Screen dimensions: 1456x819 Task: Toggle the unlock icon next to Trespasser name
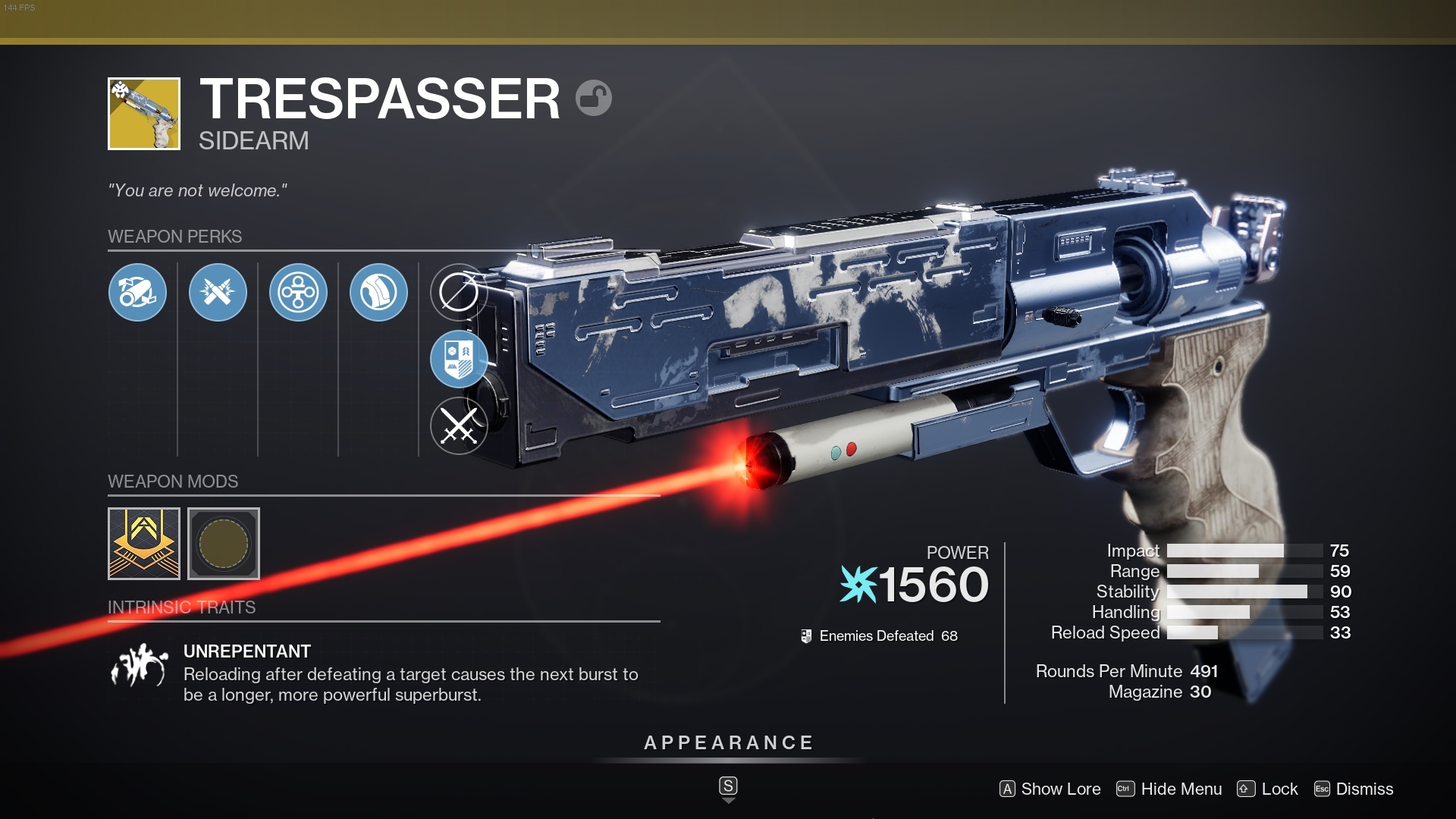595,98
